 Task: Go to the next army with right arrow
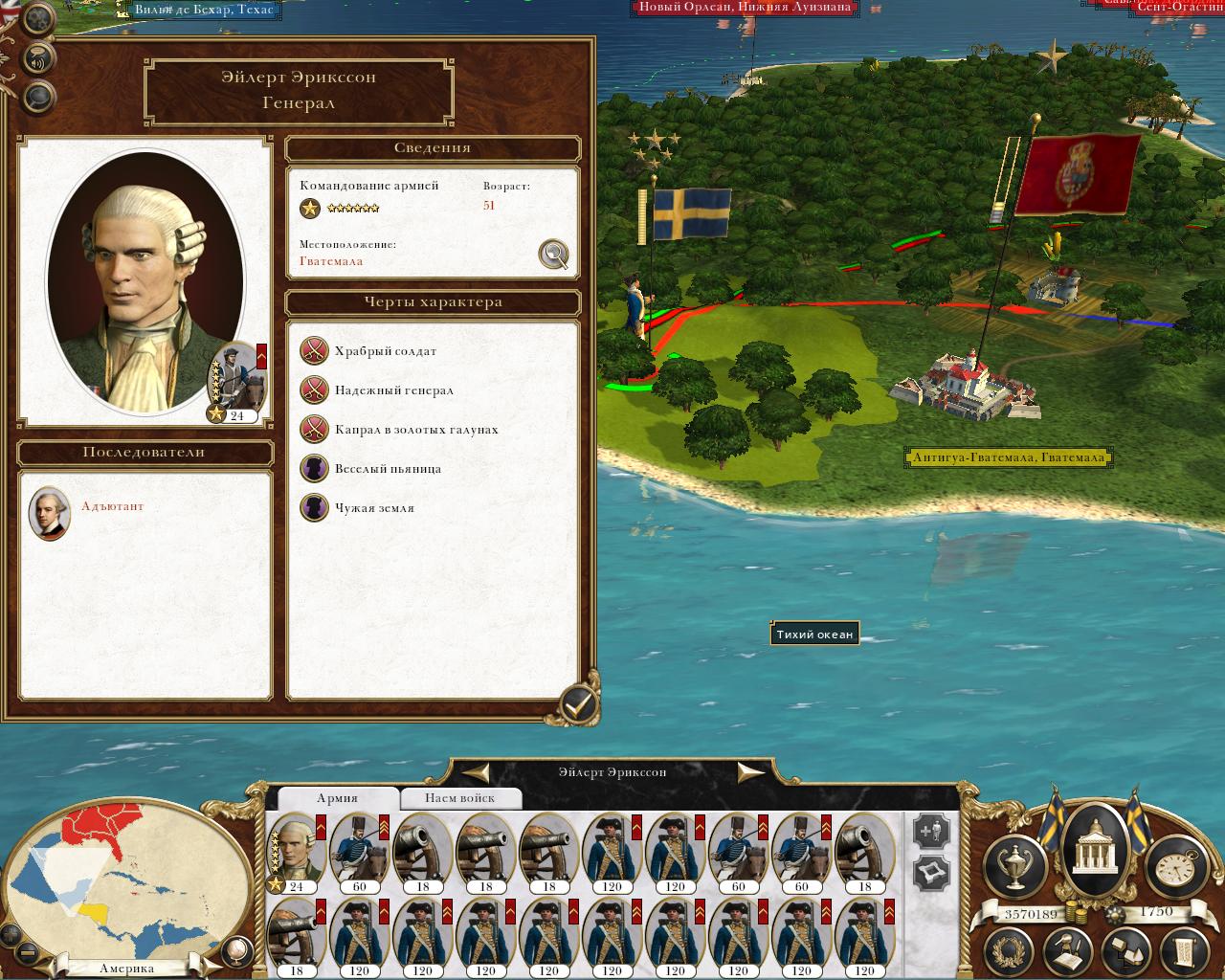coord(750,772)
